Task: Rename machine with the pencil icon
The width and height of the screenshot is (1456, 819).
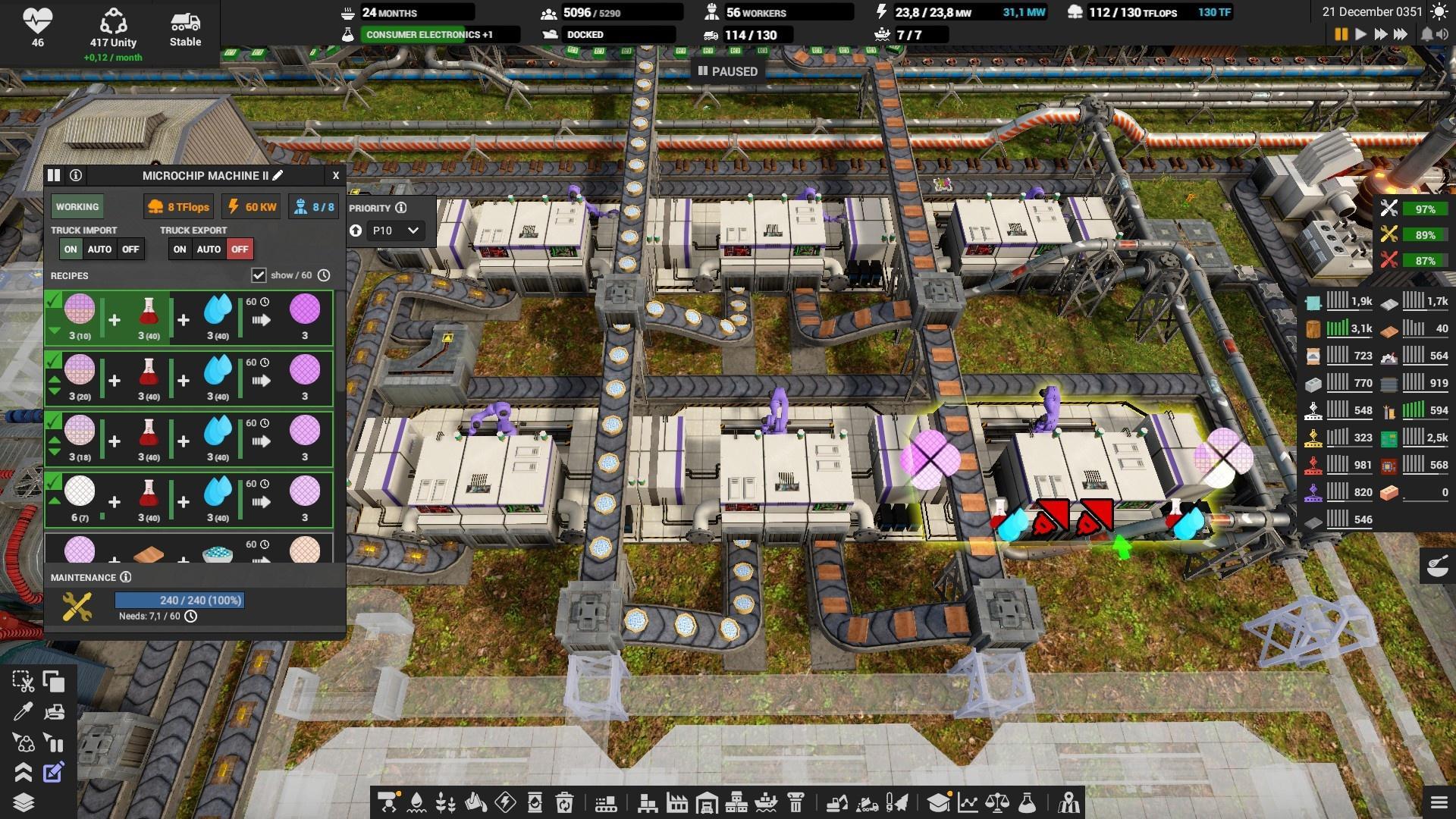Action: [278, 176]
